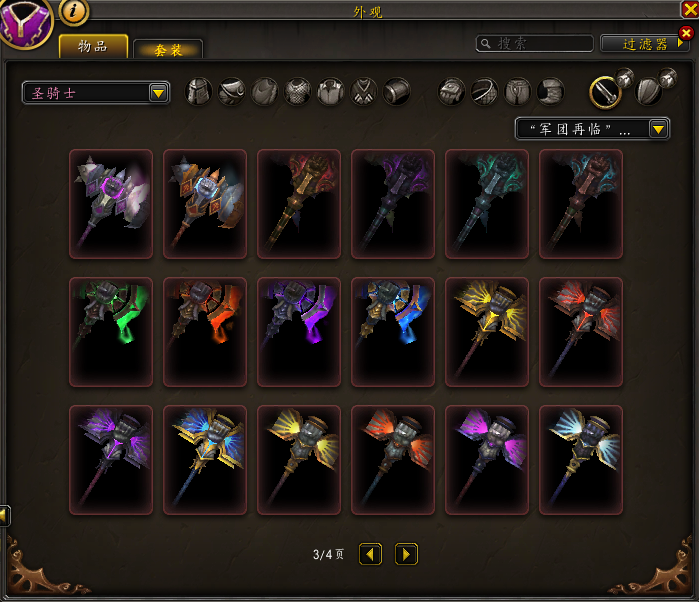
Task: Click the collapse arrow on left edge
Action: point(4,515)
